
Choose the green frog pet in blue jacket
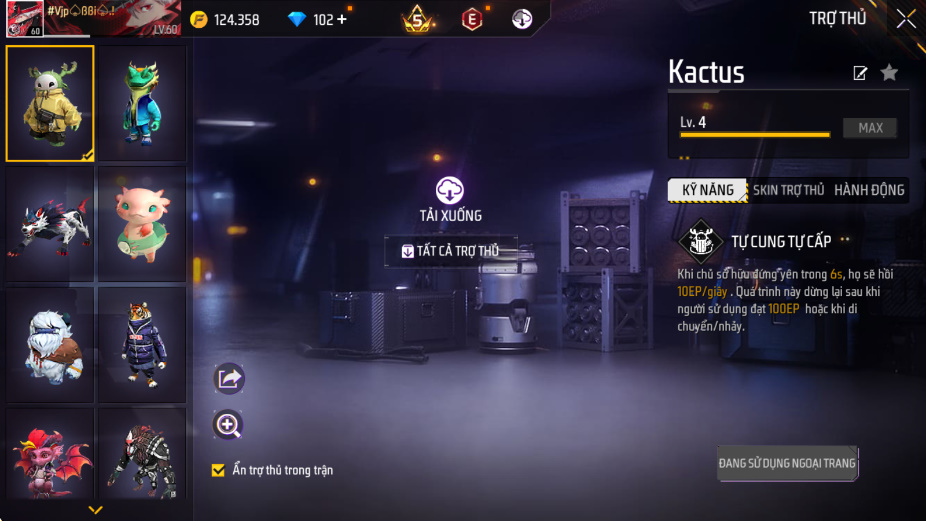[x=142, y=103]
